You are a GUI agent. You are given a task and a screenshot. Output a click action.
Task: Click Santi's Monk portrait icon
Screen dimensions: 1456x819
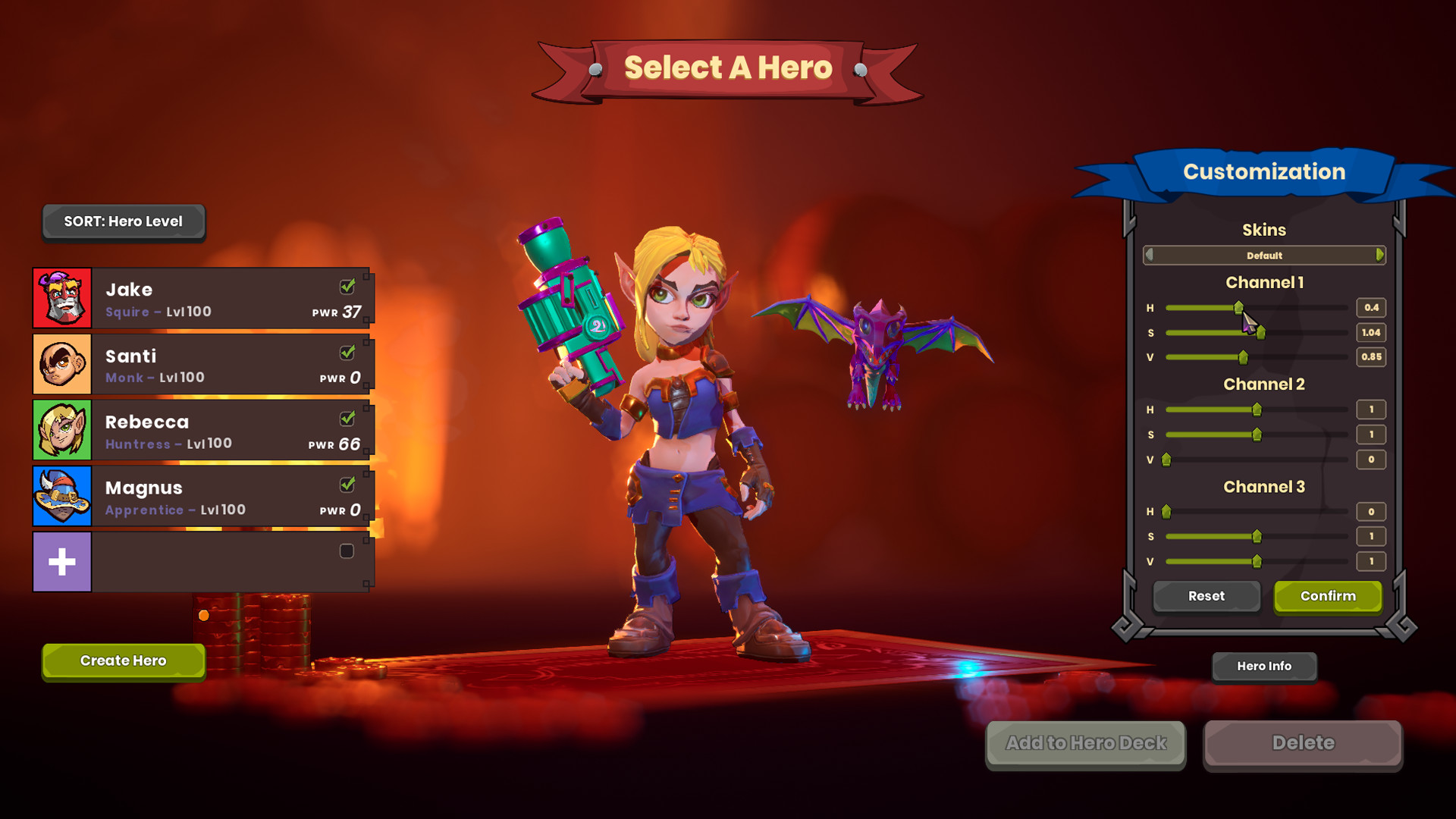[x=62, y=364]
